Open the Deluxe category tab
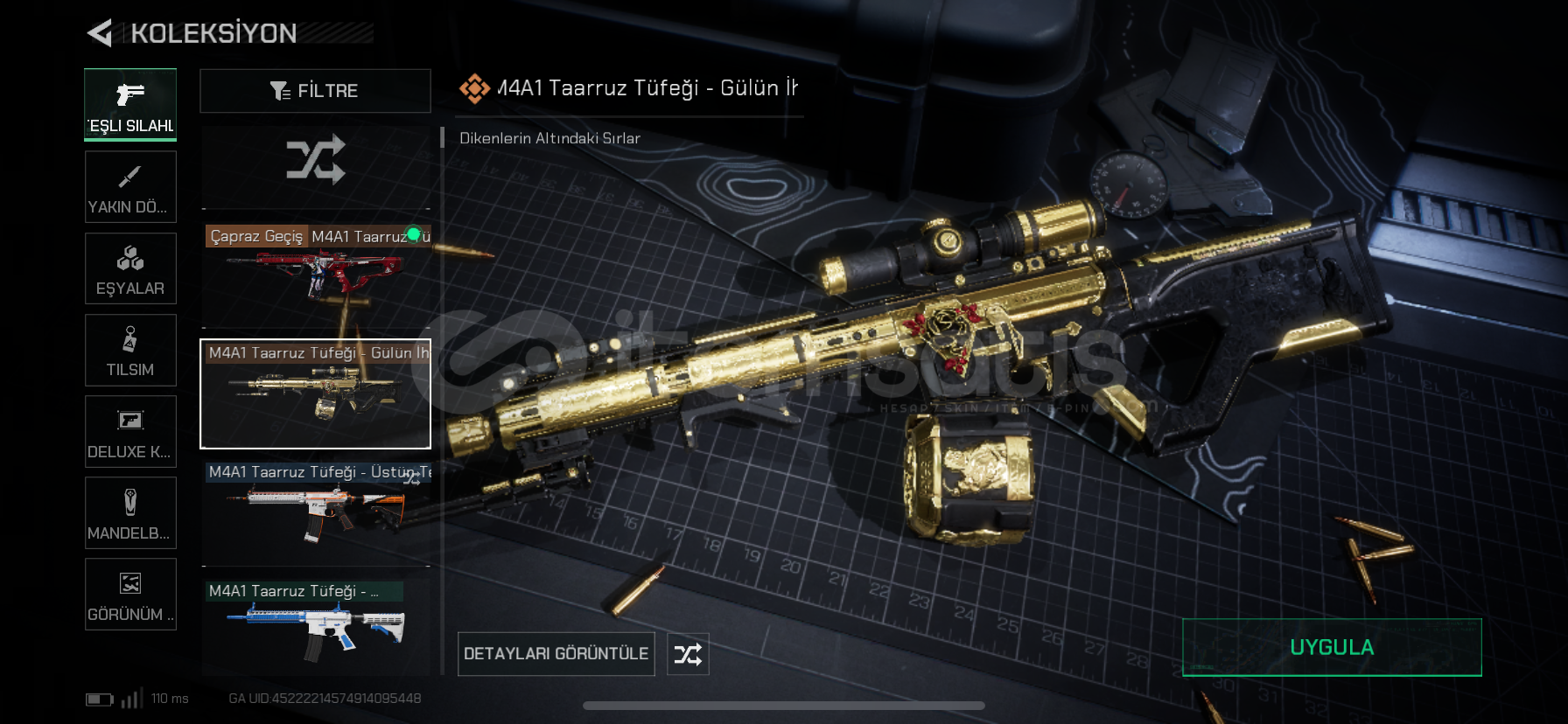 tap(130, 431)
